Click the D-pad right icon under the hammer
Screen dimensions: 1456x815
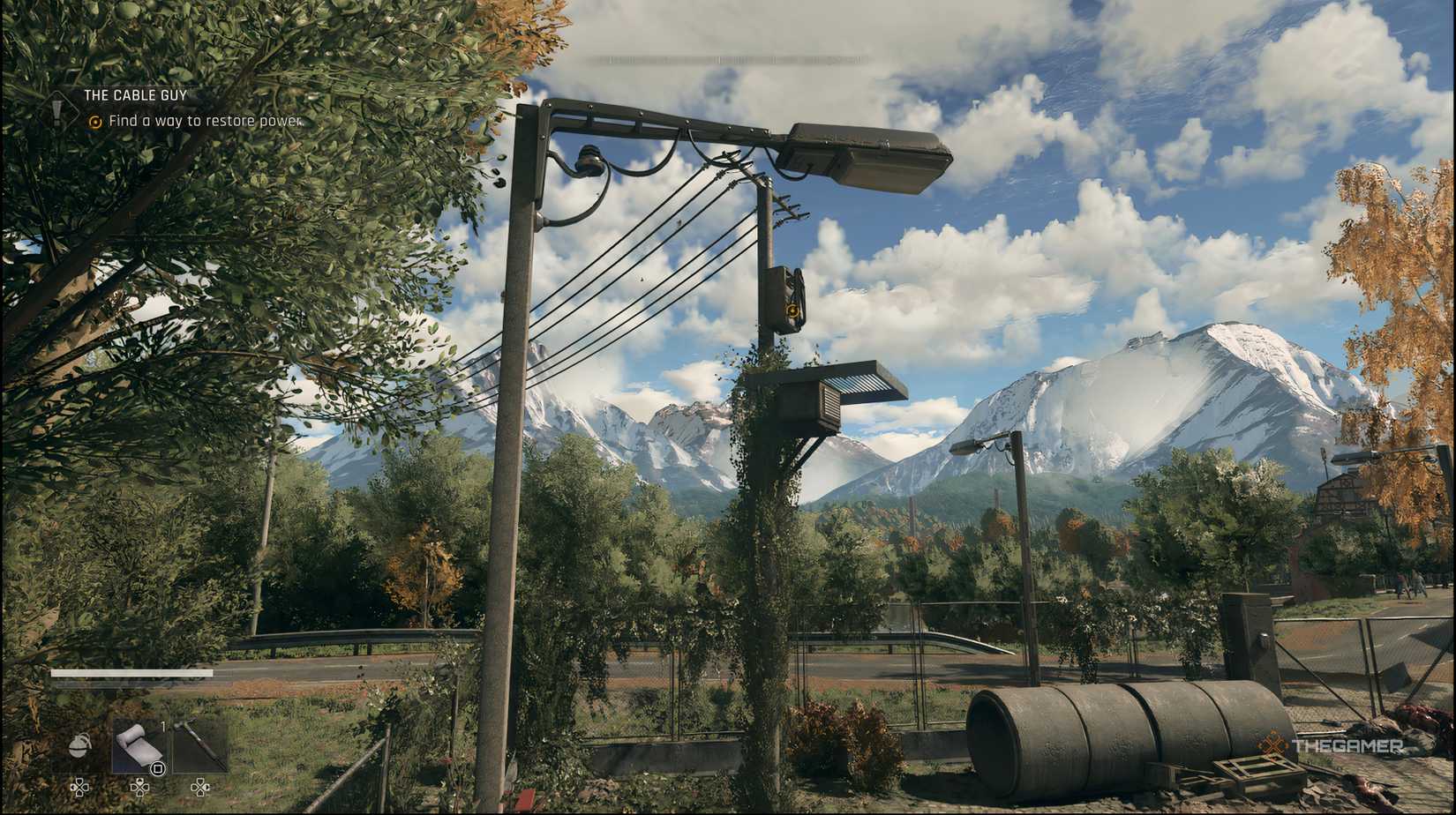[200, 787]
